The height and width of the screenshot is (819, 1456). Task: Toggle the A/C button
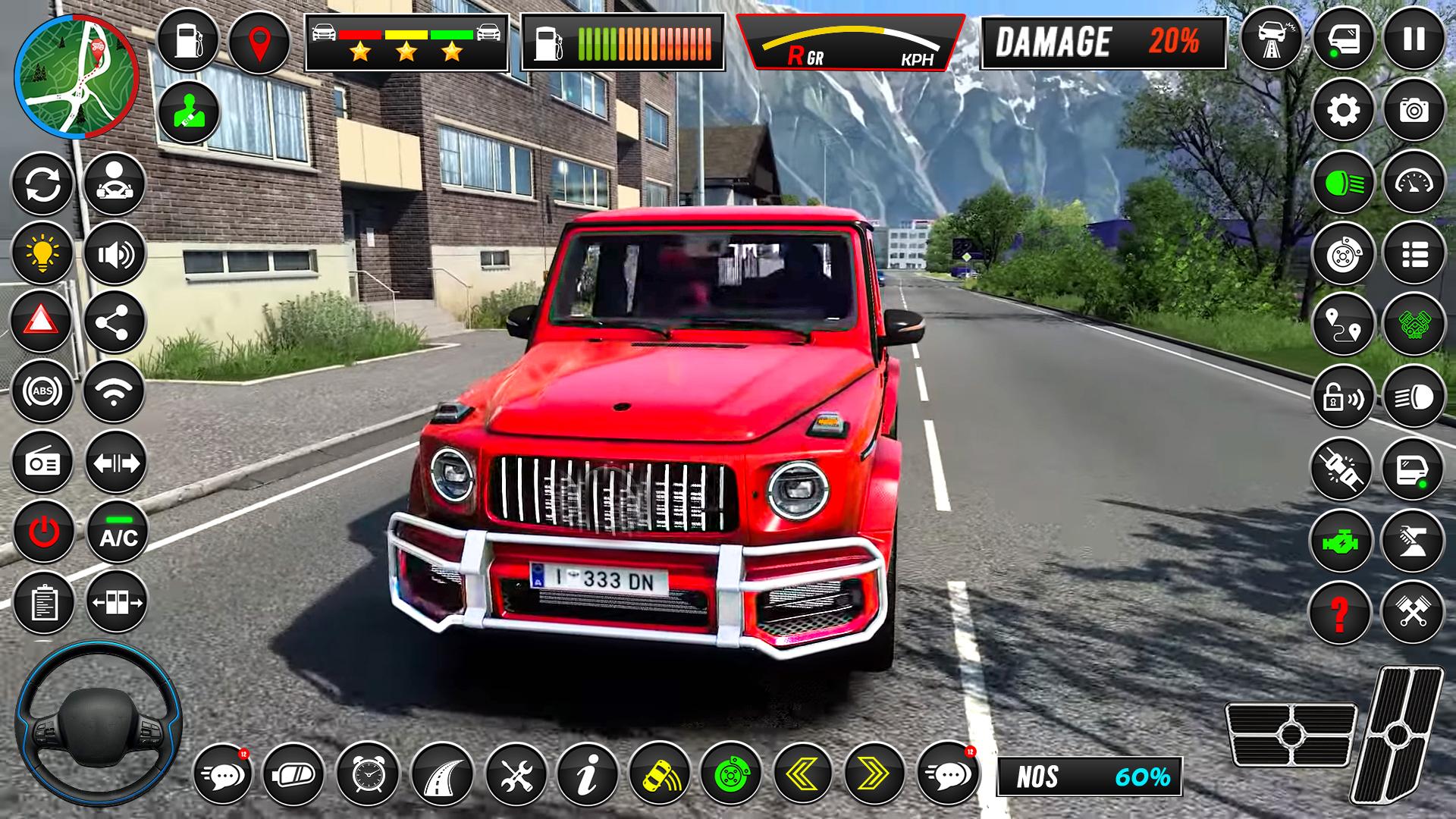[118, 532]
